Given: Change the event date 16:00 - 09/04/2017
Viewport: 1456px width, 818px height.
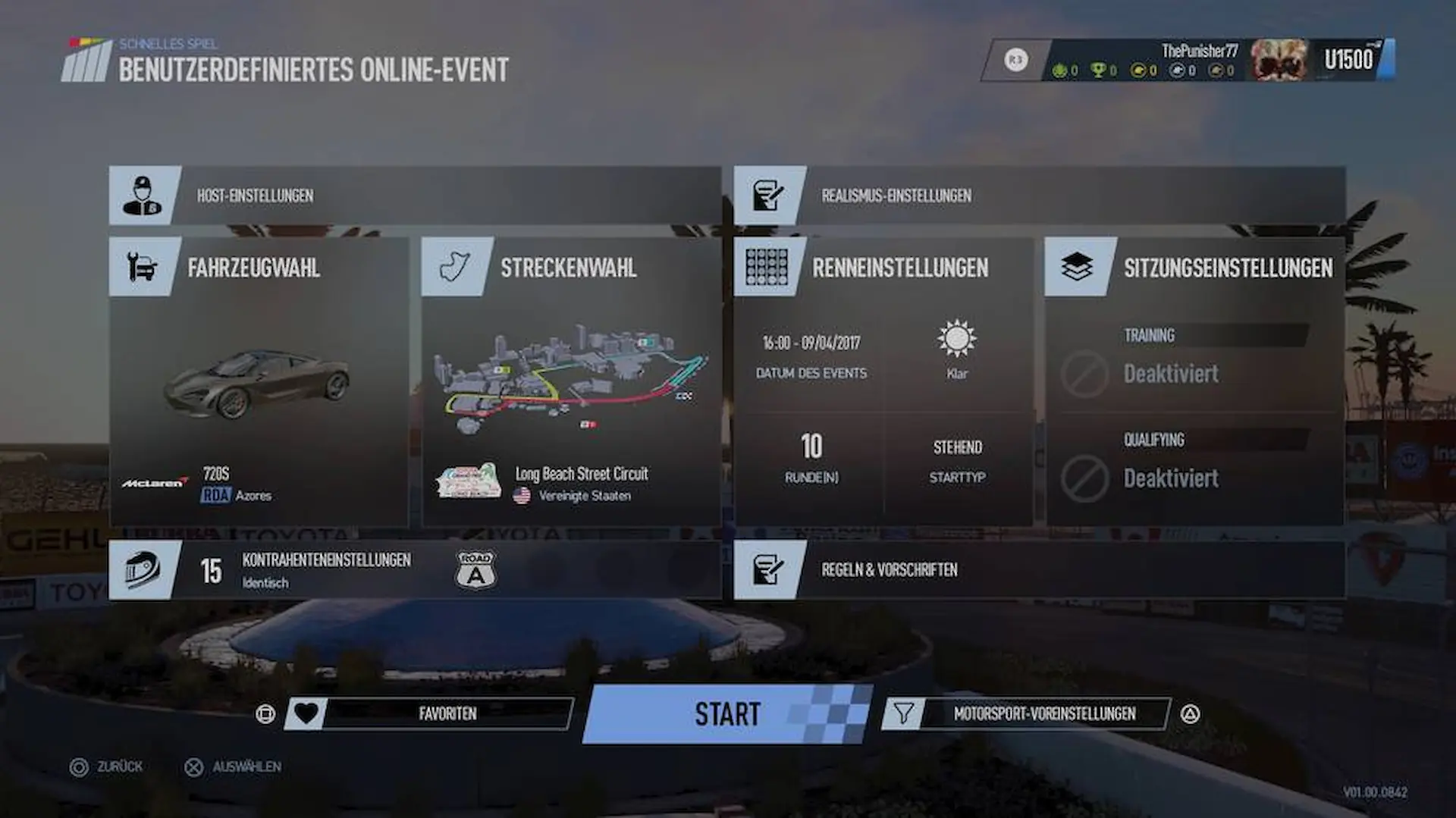Looking at the screenshot, I should (x=811, y=354).
